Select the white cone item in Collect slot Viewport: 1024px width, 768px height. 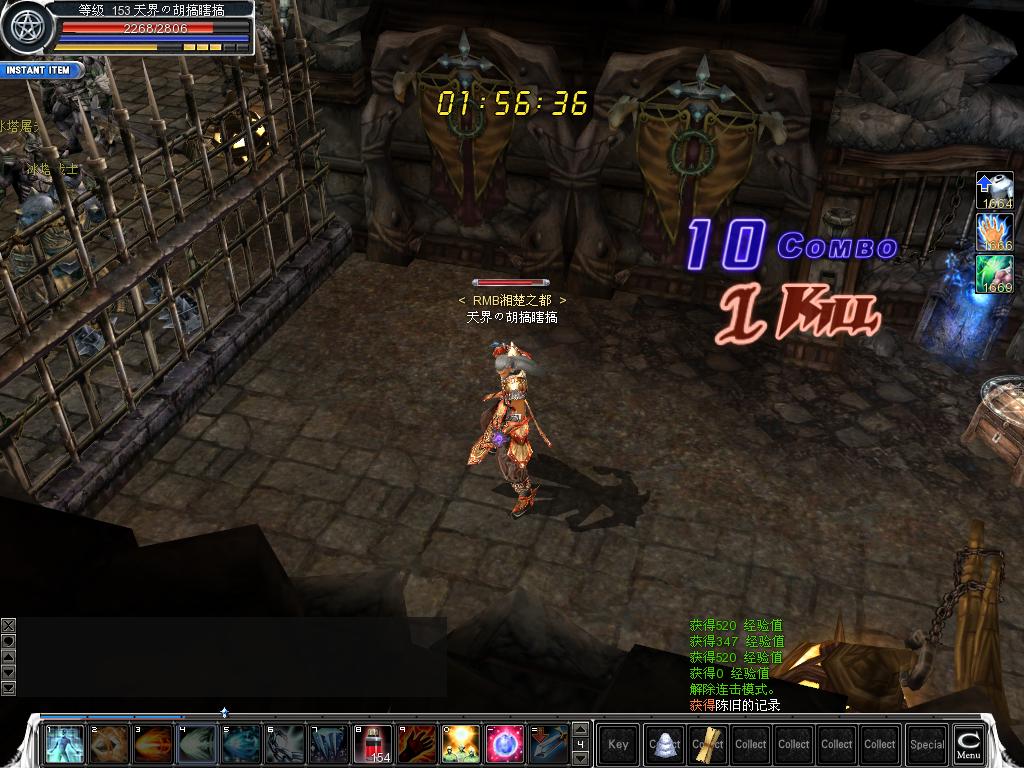(x=664, y=744)
